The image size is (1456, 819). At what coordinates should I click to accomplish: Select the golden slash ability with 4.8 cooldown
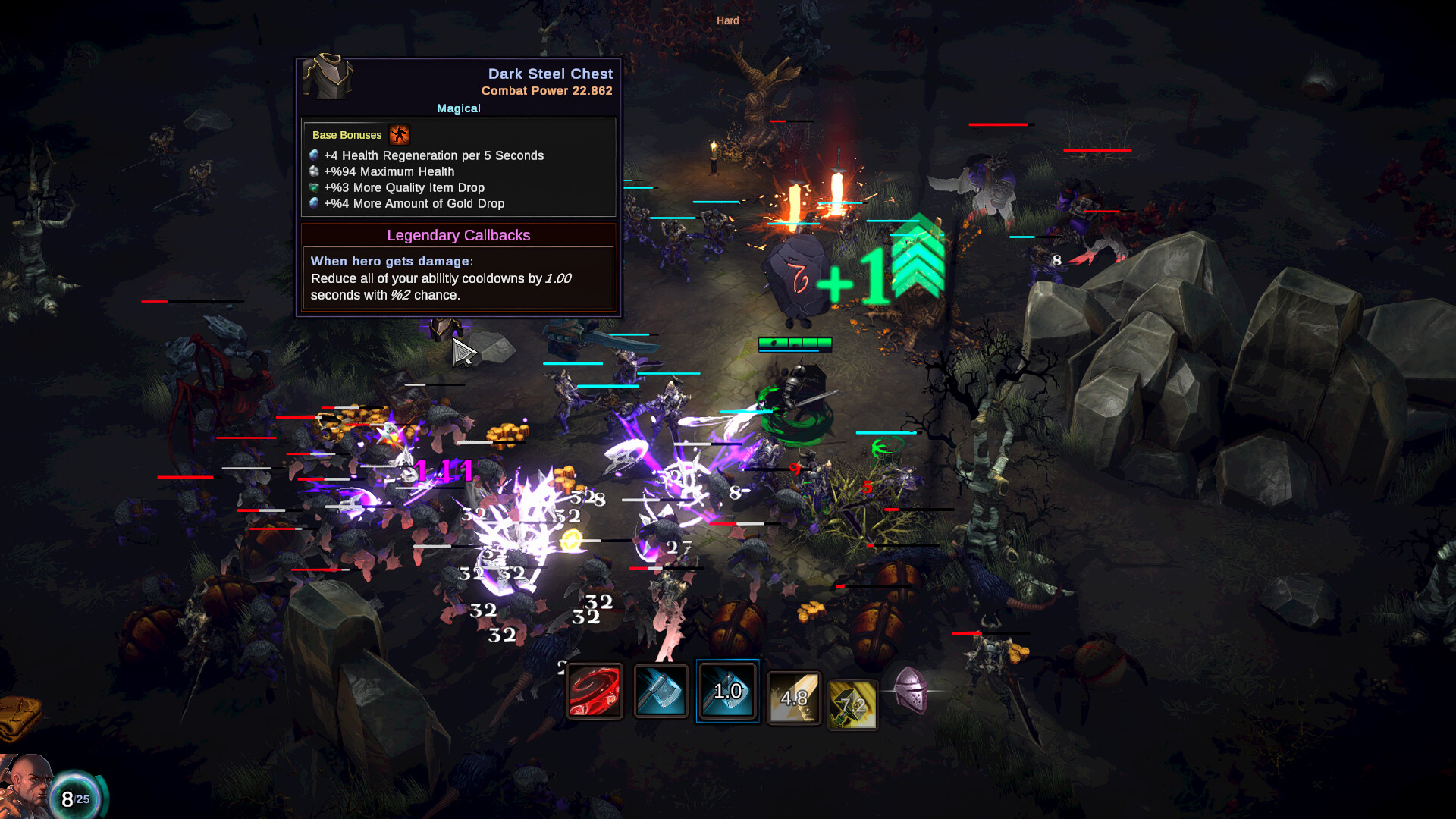794,698
